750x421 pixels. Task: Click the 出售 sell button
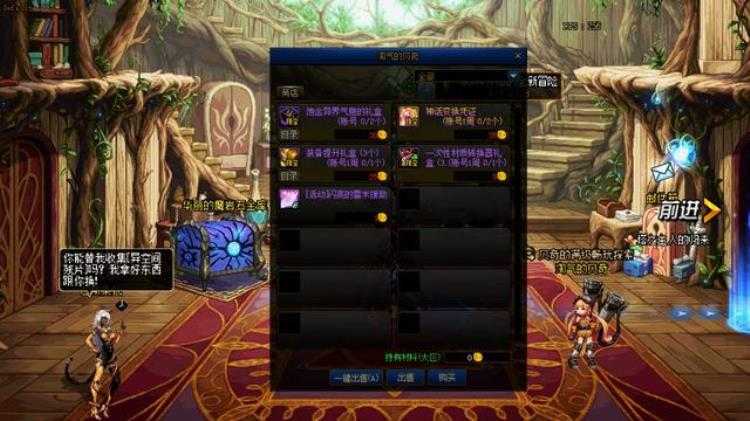point(406,378)
